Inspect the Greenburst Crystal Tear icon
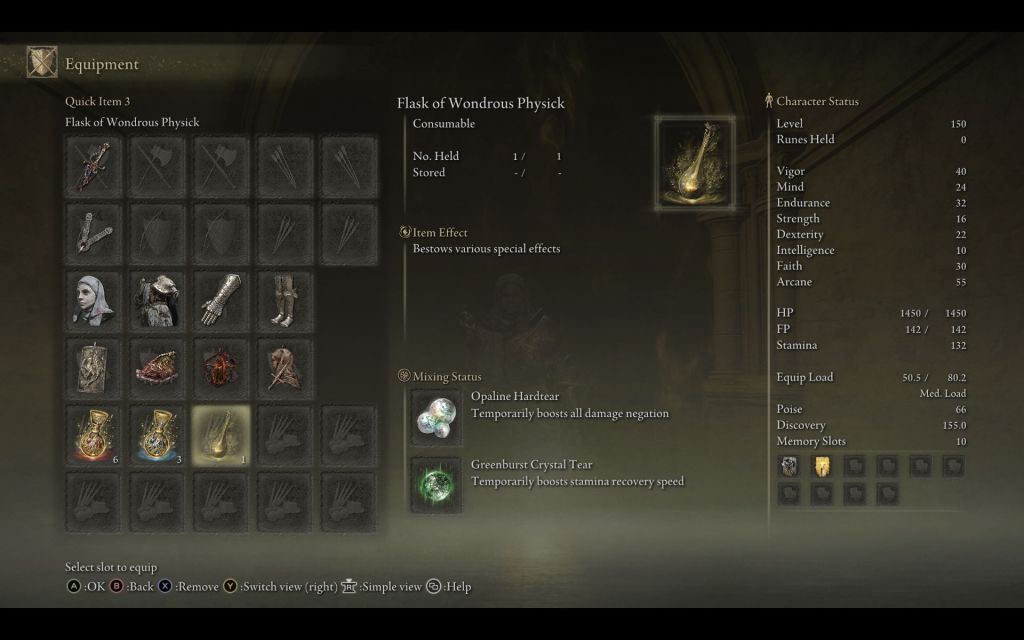Image resolution: width=1024 pixels, height=640 pixels. (x=437, y=483)
